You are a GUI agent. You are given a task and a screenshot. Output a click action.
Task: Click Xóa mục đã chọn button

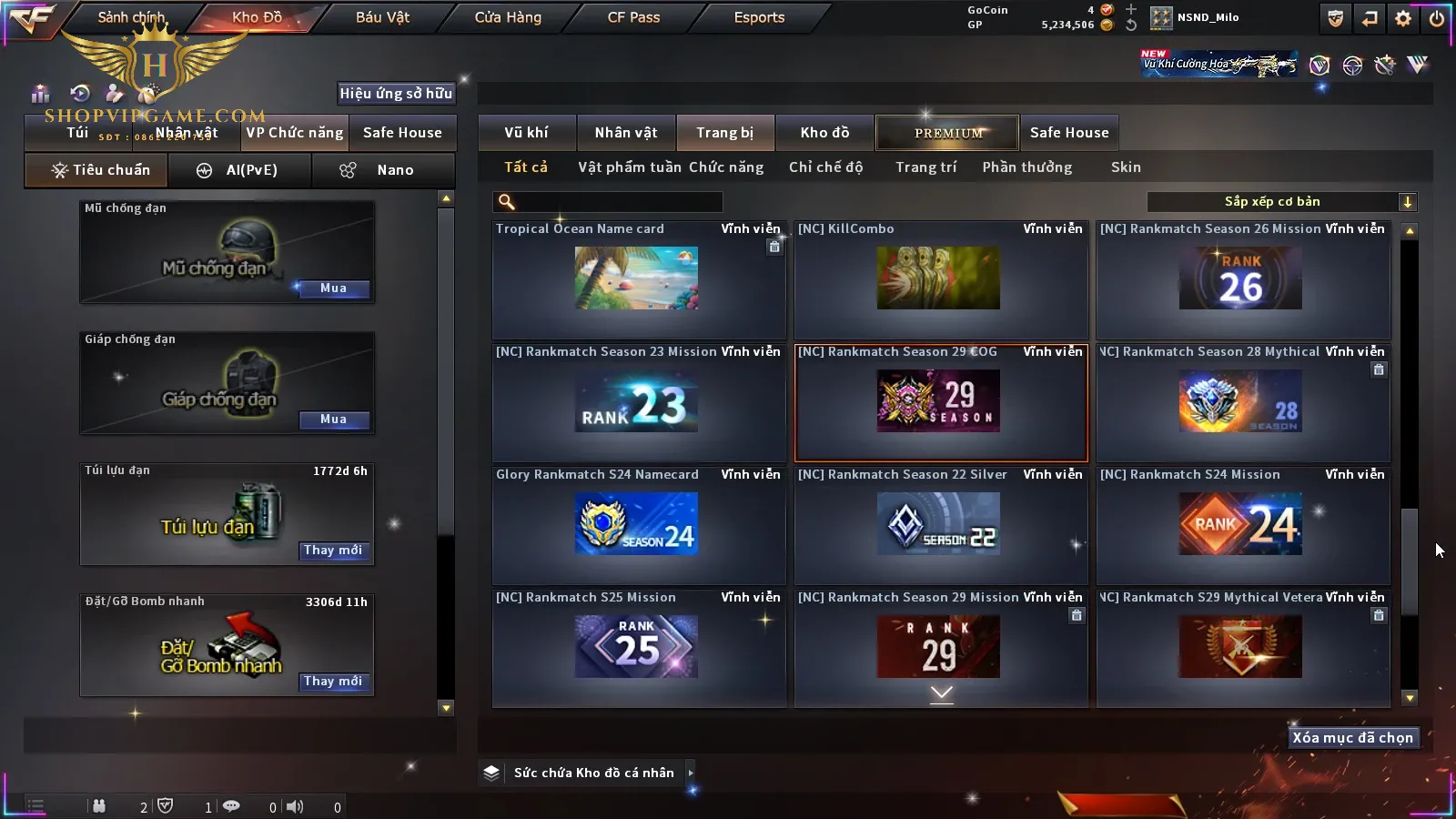[1352, 738]
